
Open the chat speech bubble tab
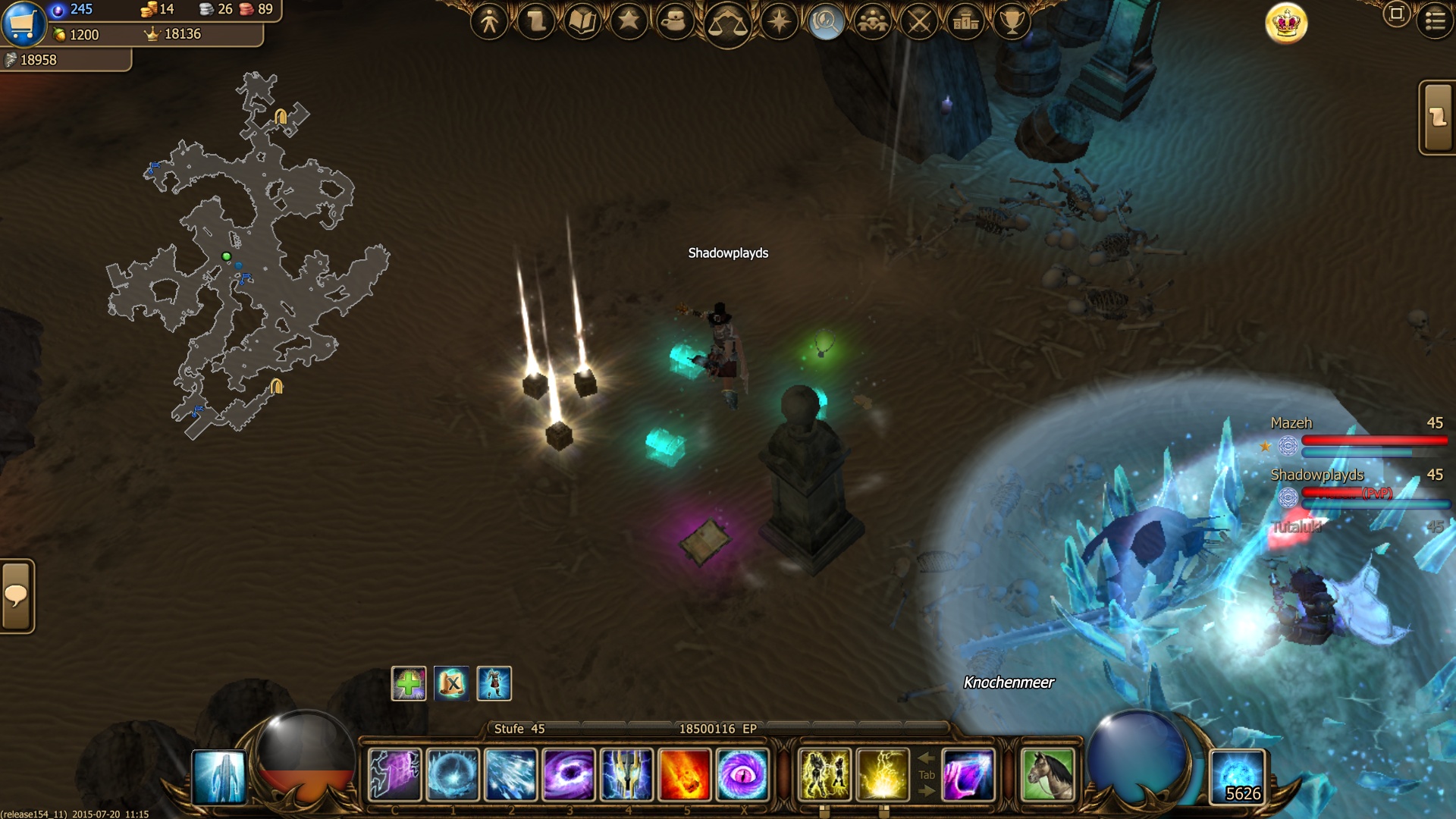pyautogui.click(x=17, y=596)
